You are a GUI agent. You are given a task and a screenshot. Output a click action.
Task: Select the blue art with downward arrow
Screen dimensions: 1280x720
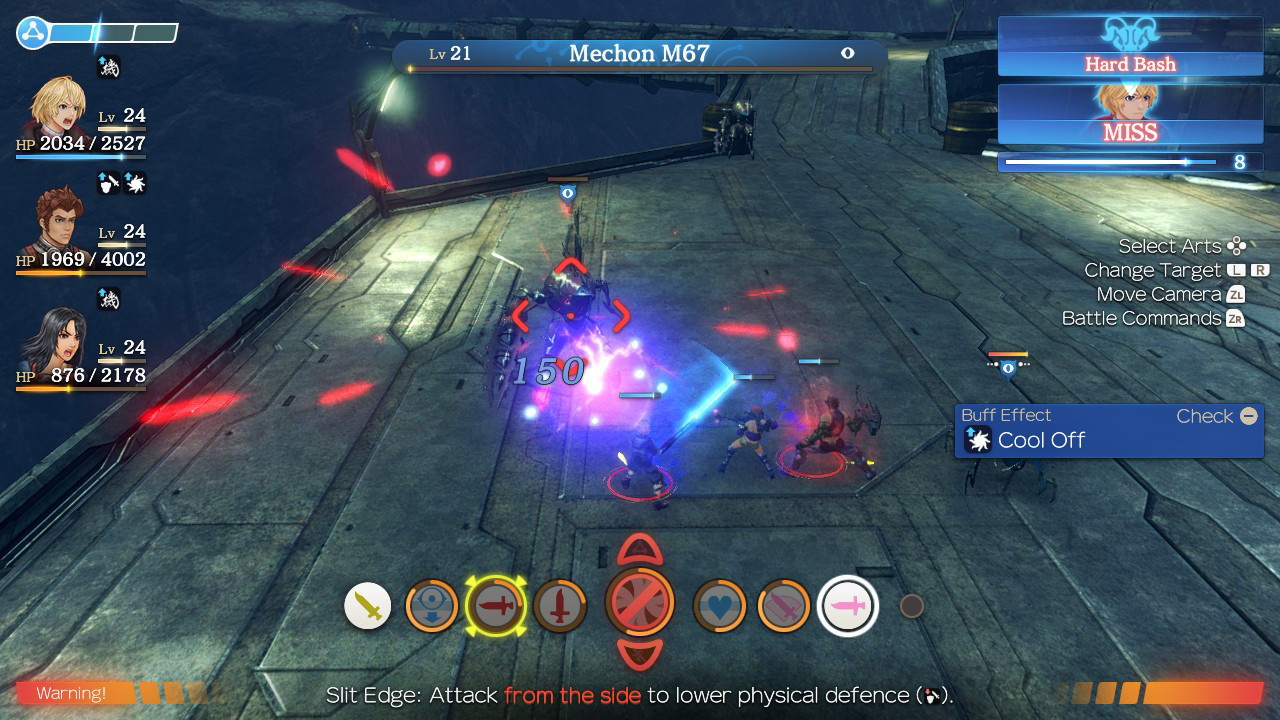coord(432,604)
